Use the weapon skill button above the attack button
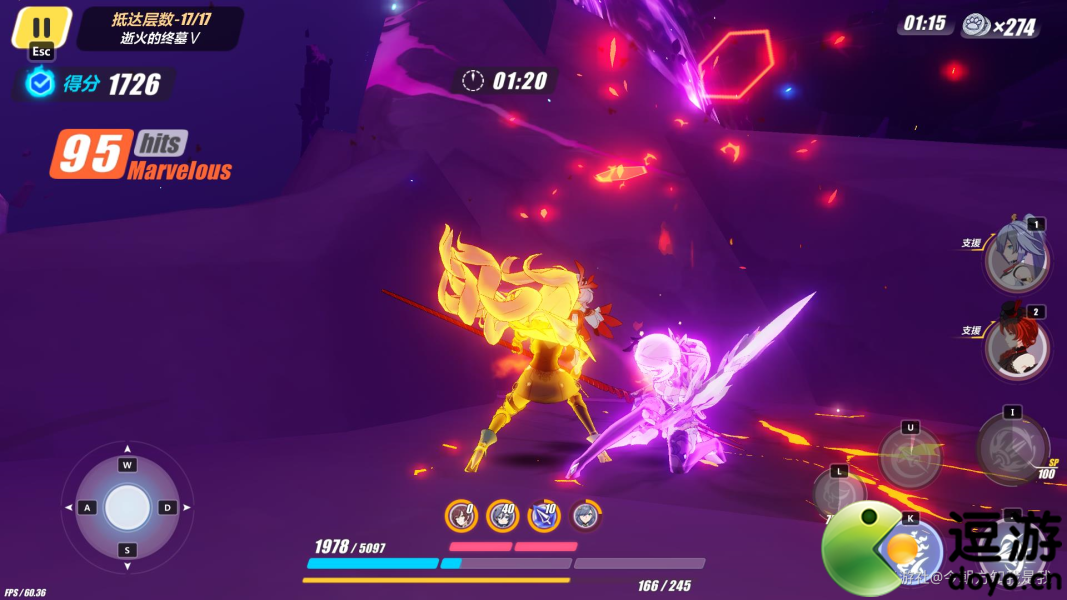The image size is (1067, 600). 910,456
